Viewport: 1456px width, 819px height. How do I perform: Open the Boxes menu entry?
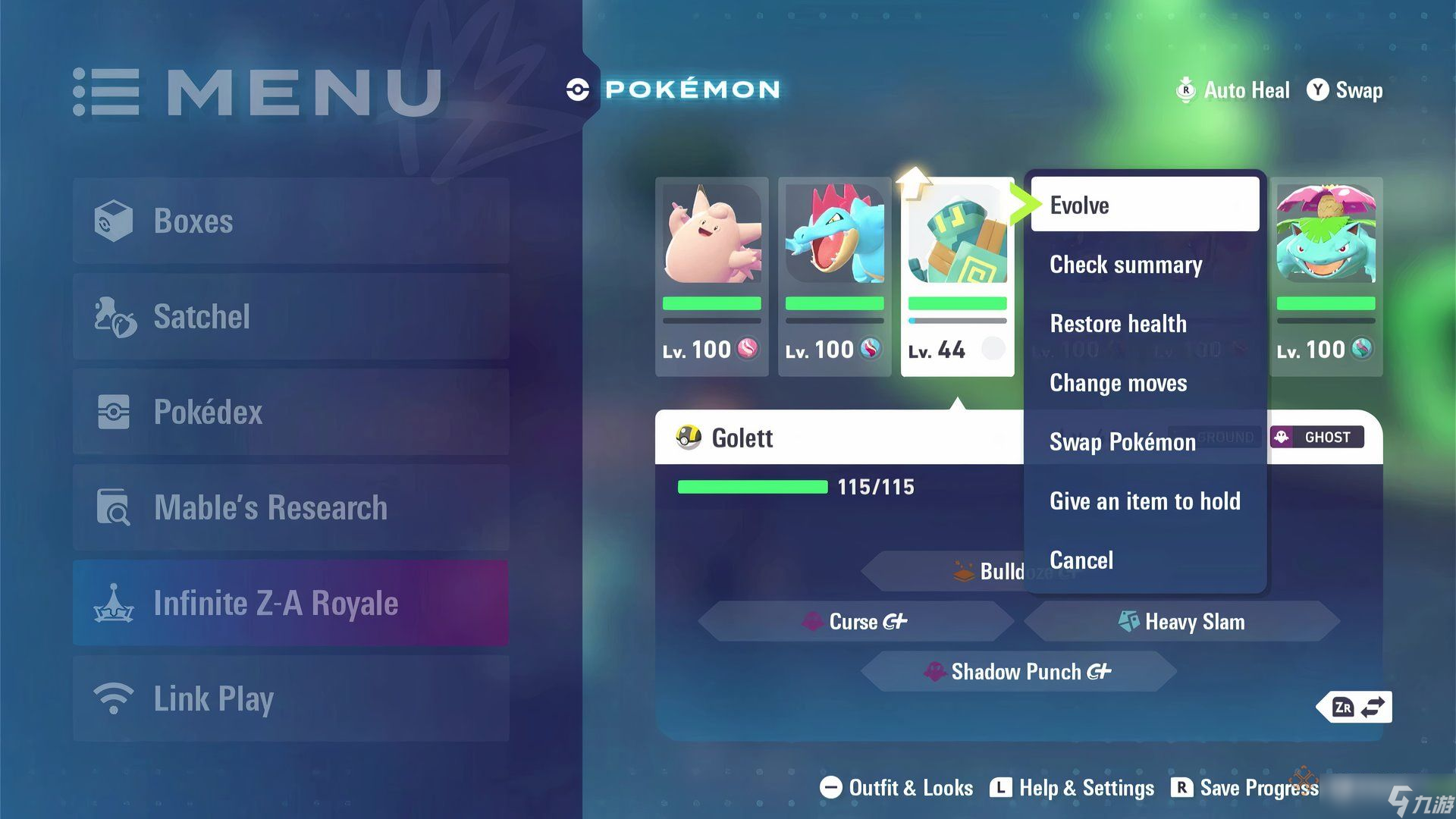click(291, 221)
